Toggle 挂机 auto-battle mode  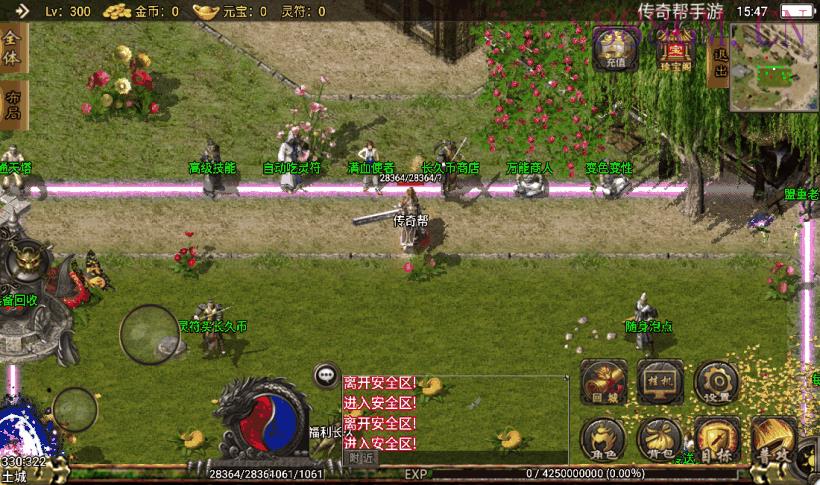click(x=659, y=381)
